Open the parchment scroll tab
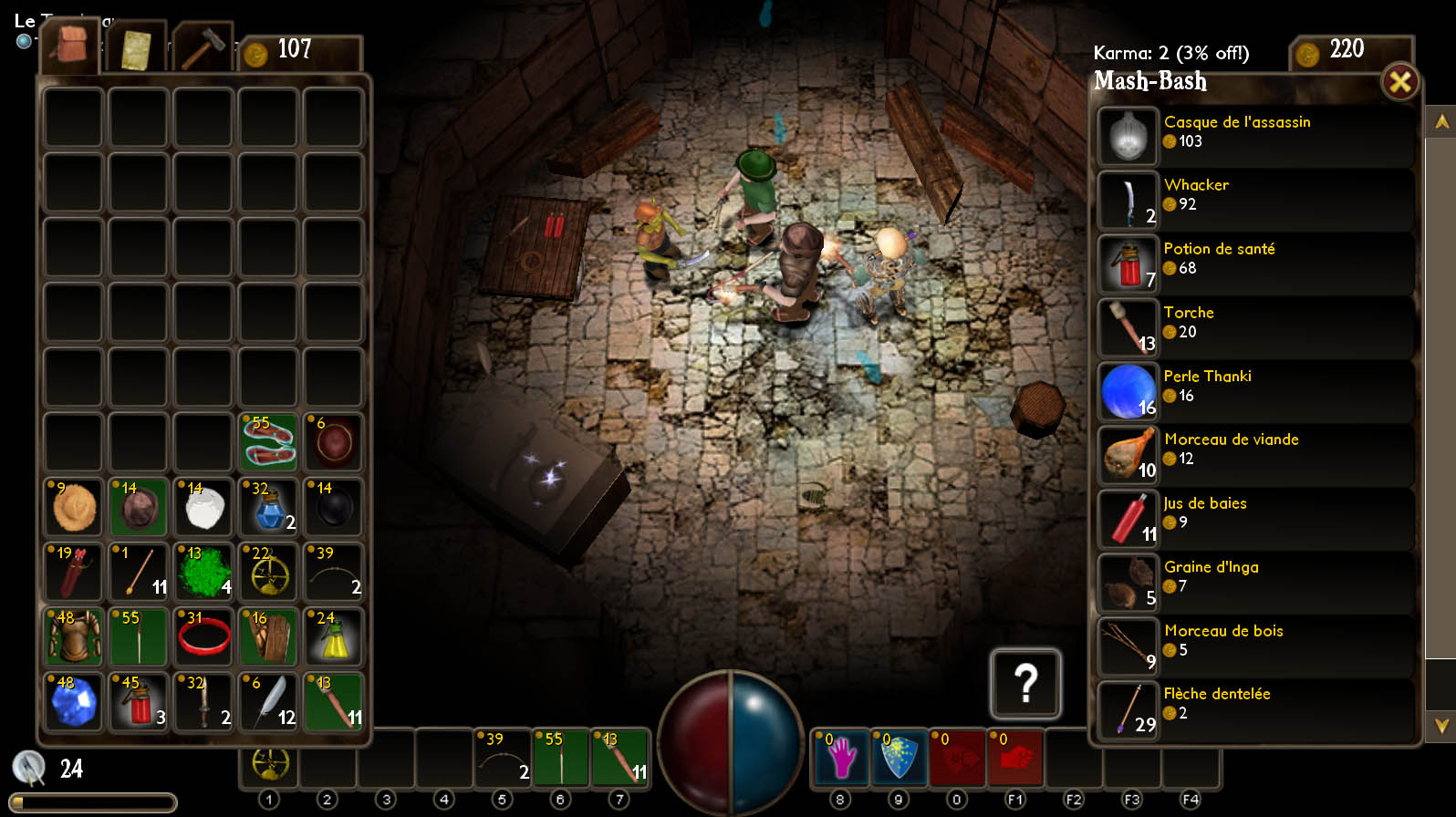 136,49
